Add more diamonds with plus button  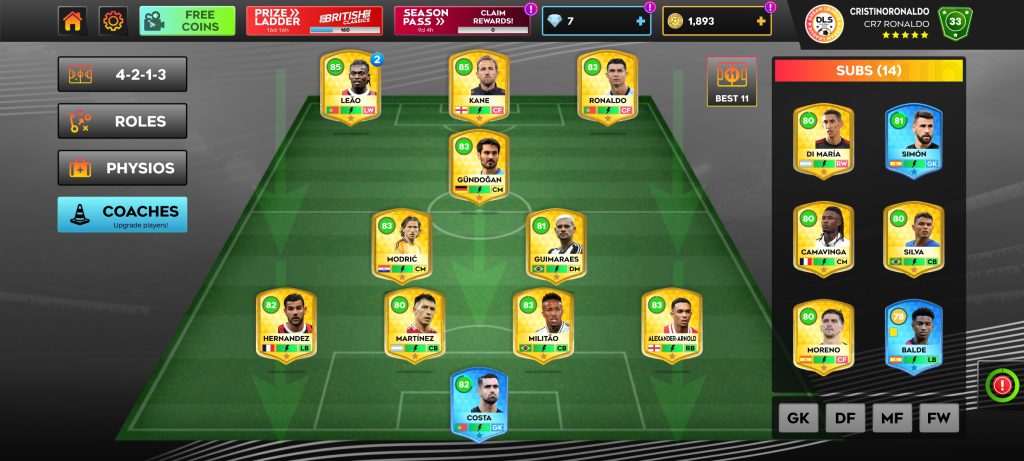coord(640,21)
